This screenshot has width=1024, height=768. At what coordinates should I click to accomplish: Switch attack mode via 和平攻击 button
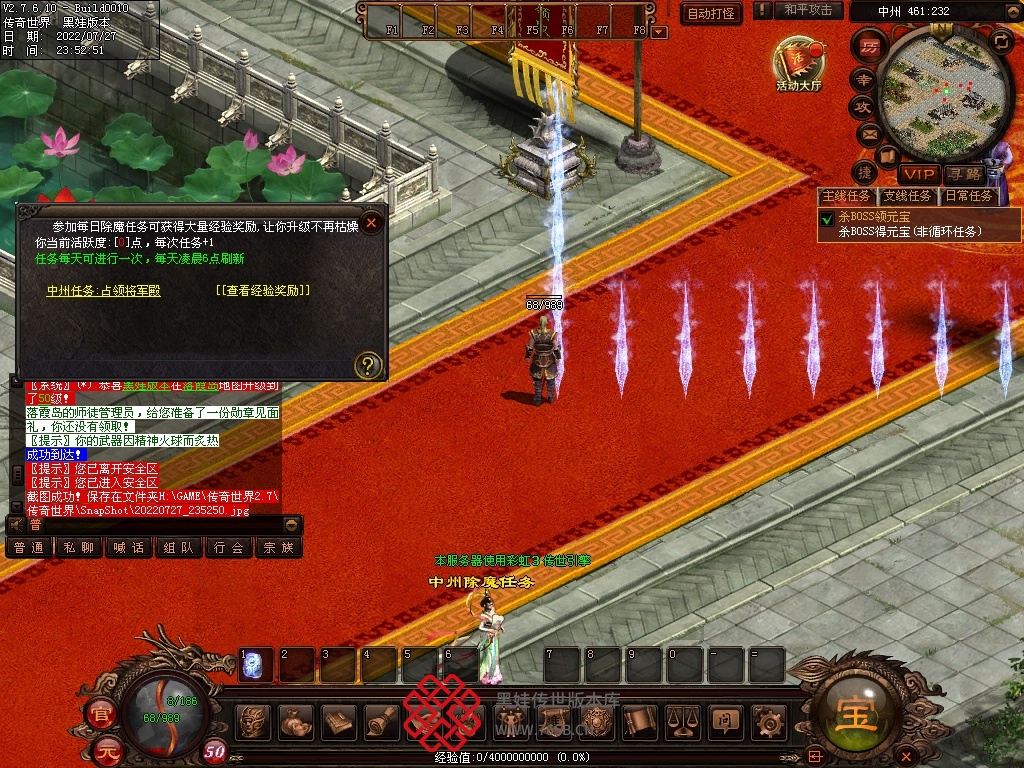[x=808, y=10]
